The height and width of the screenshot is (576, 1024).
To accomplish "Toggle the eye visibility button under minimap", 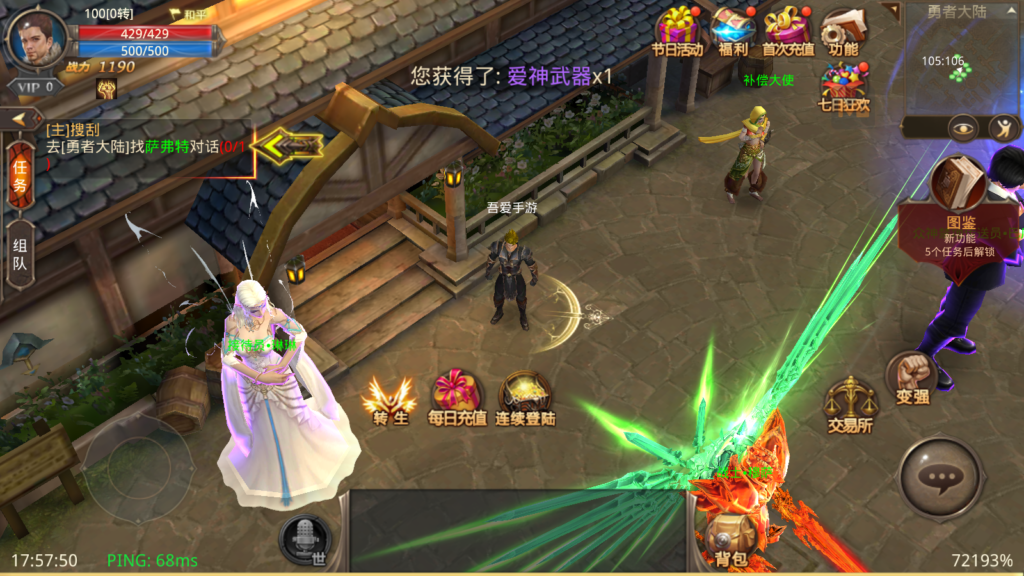I will pos(964,127).
